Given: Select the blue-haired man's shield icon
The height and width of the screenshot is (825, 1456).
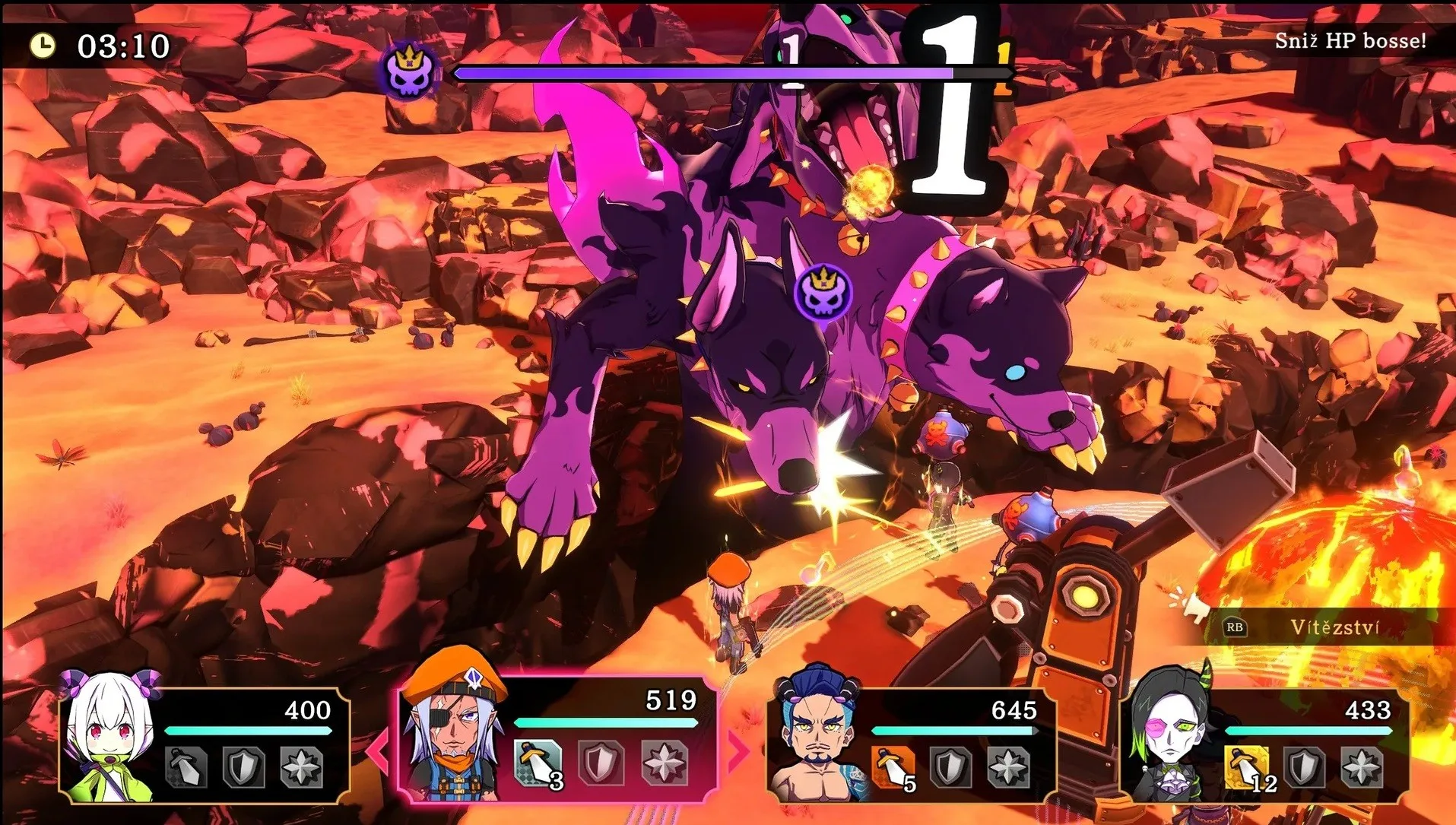Looking at the screenshot, I should tap(950, 766).
